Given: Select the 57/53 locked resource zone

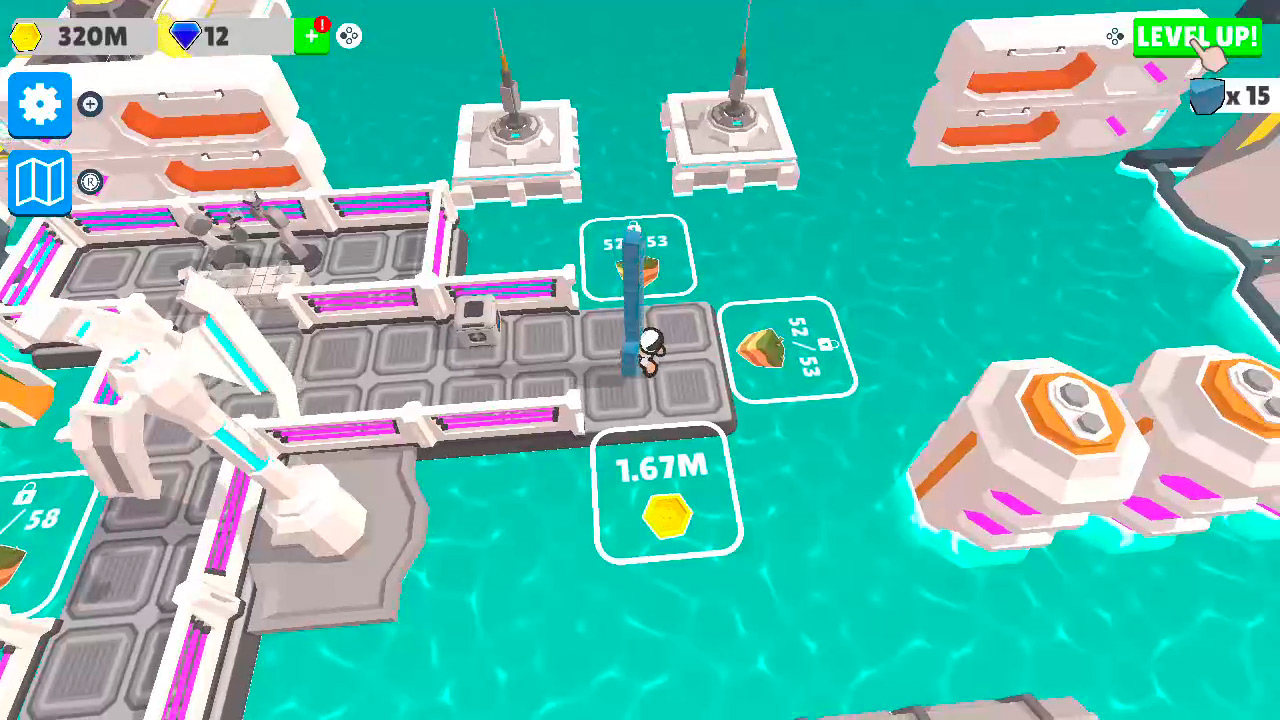Looking at the screenshot, I should point(638,255).
